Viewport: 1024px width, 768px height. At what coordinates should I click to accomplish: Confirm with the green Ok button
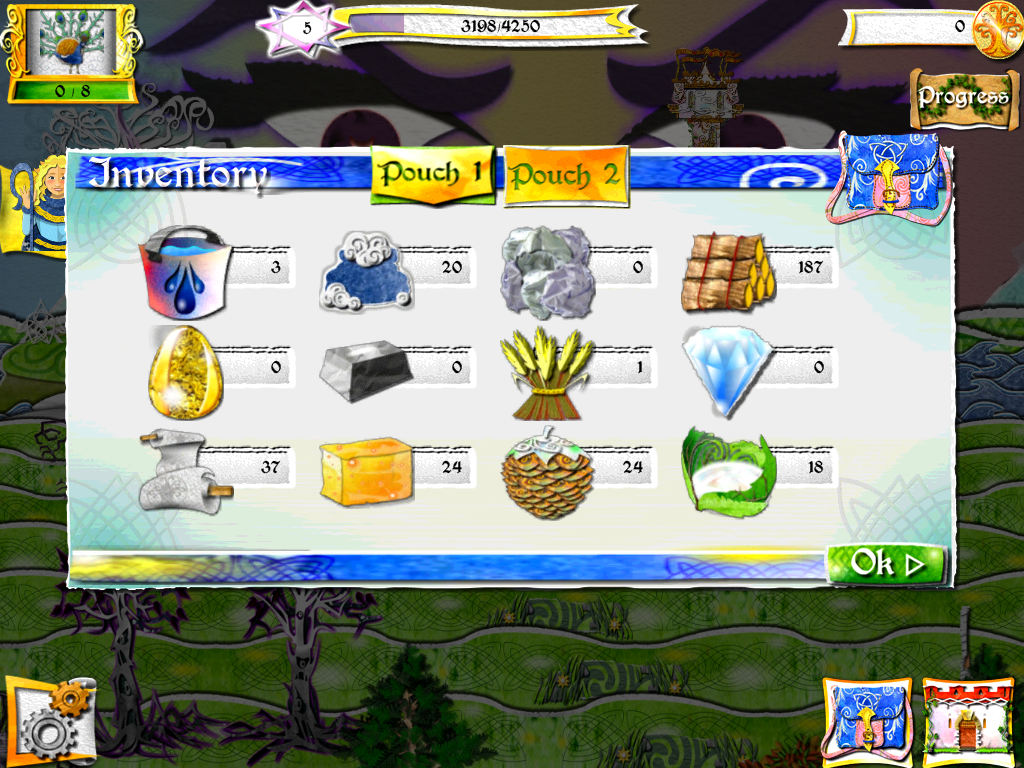885,564
